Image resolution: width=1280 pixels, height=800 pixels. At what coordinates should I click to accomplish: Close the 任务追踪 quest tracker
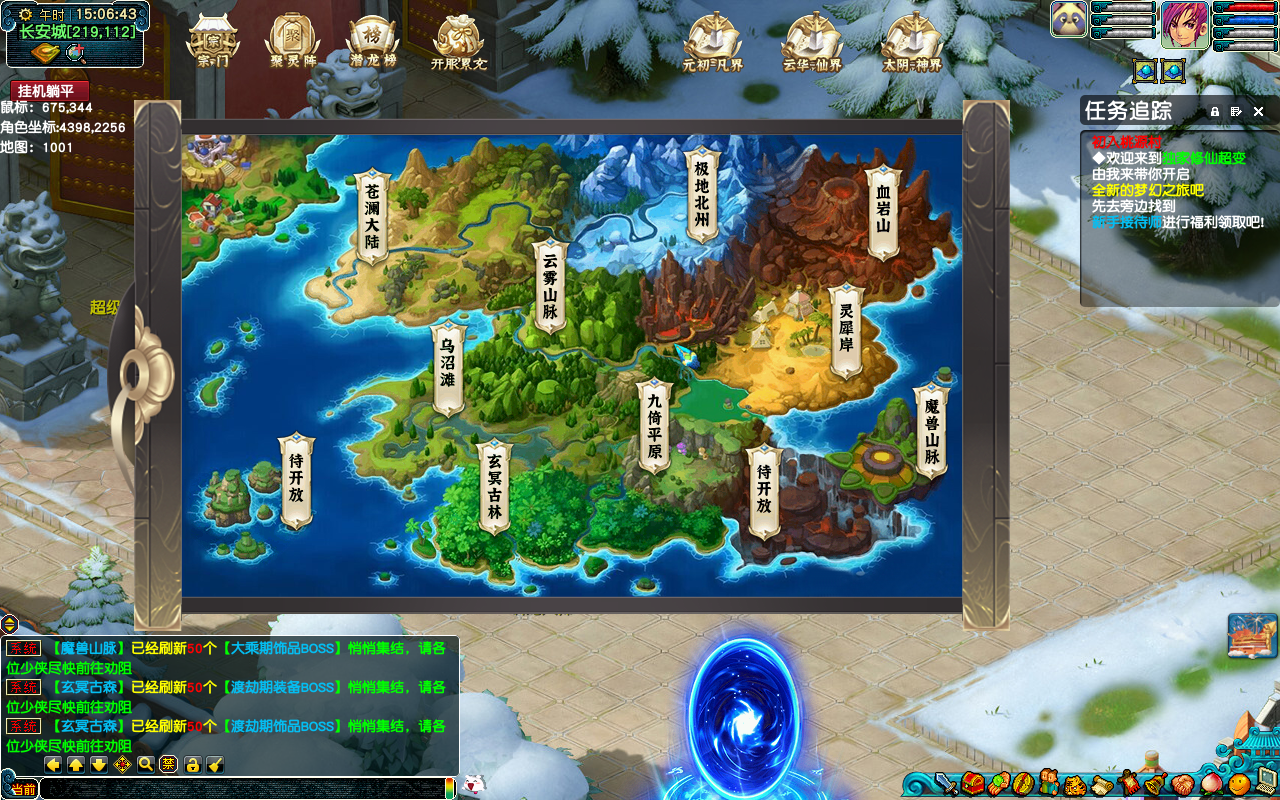[x=1259, y=112]
